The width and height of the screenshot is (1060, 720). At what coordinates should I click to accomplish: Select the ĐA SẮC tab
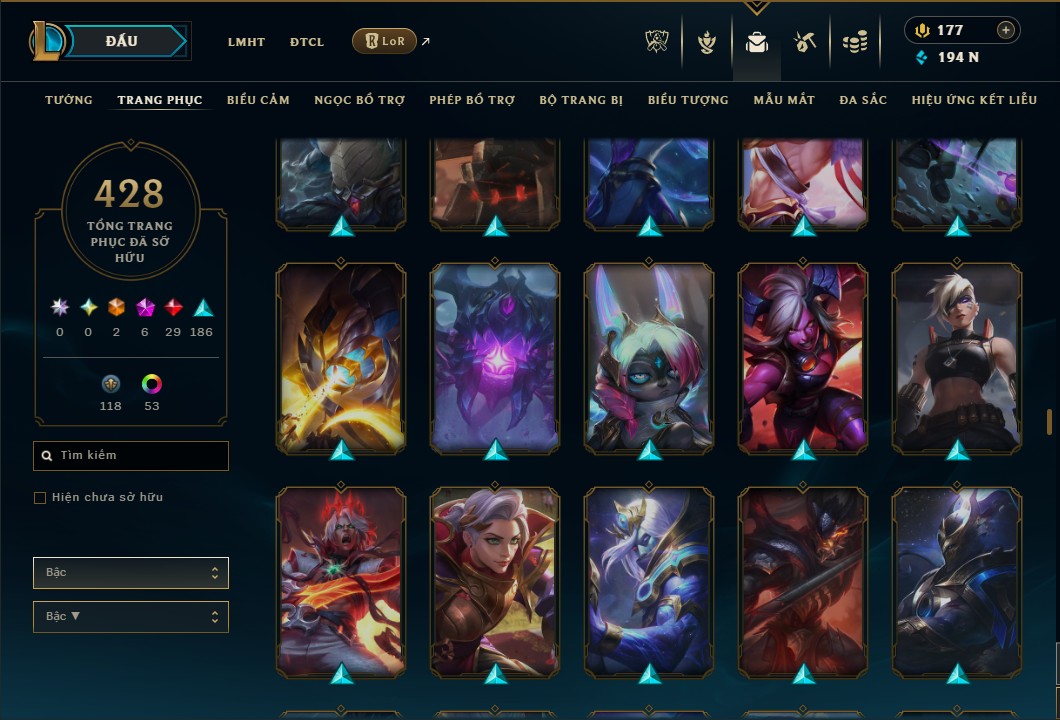[863, 100]
